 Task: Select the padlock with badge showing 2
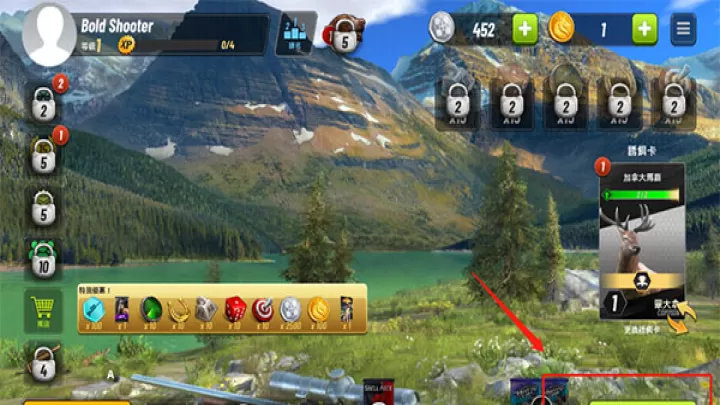pos(43,102)
